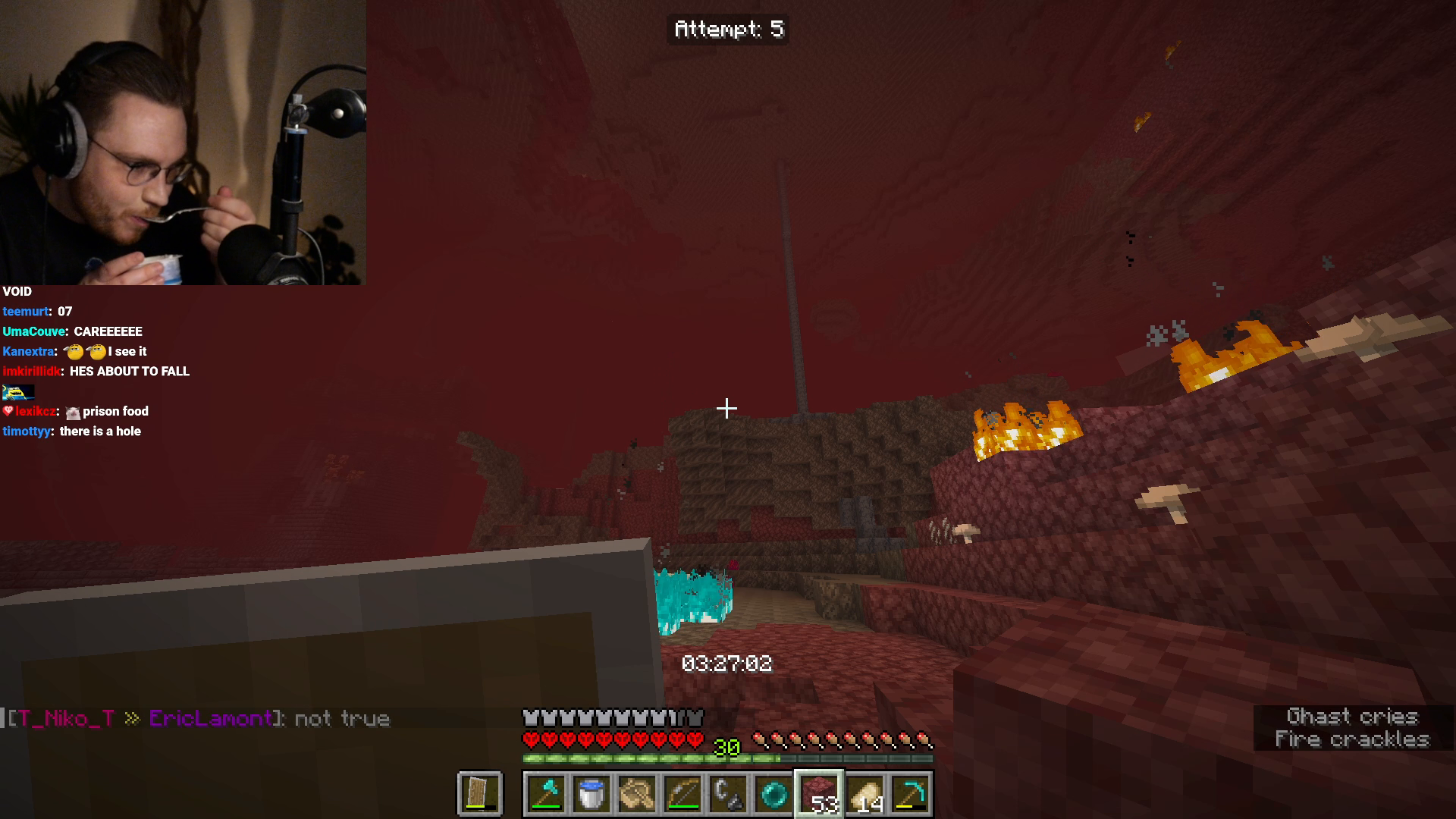
Task: Click the message saying HES ABOUT TO FALL
Action: pos(127,372)
